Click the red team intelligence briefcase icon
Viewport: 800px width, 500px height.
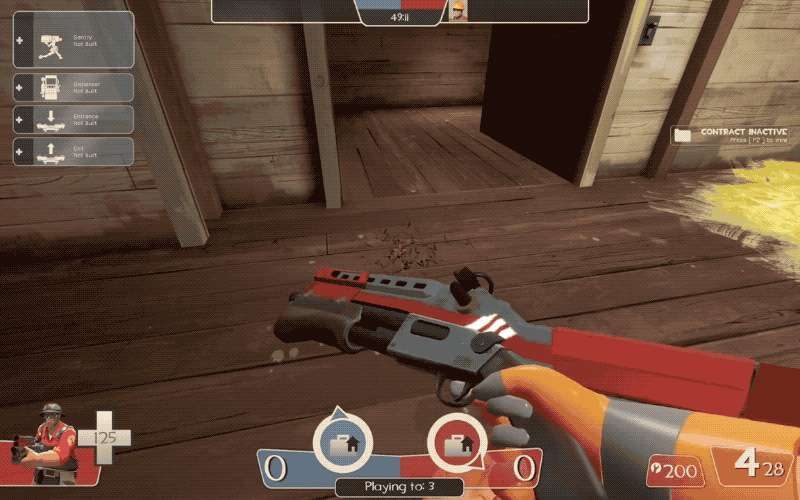pyautogui.click(x=458, y=440)
